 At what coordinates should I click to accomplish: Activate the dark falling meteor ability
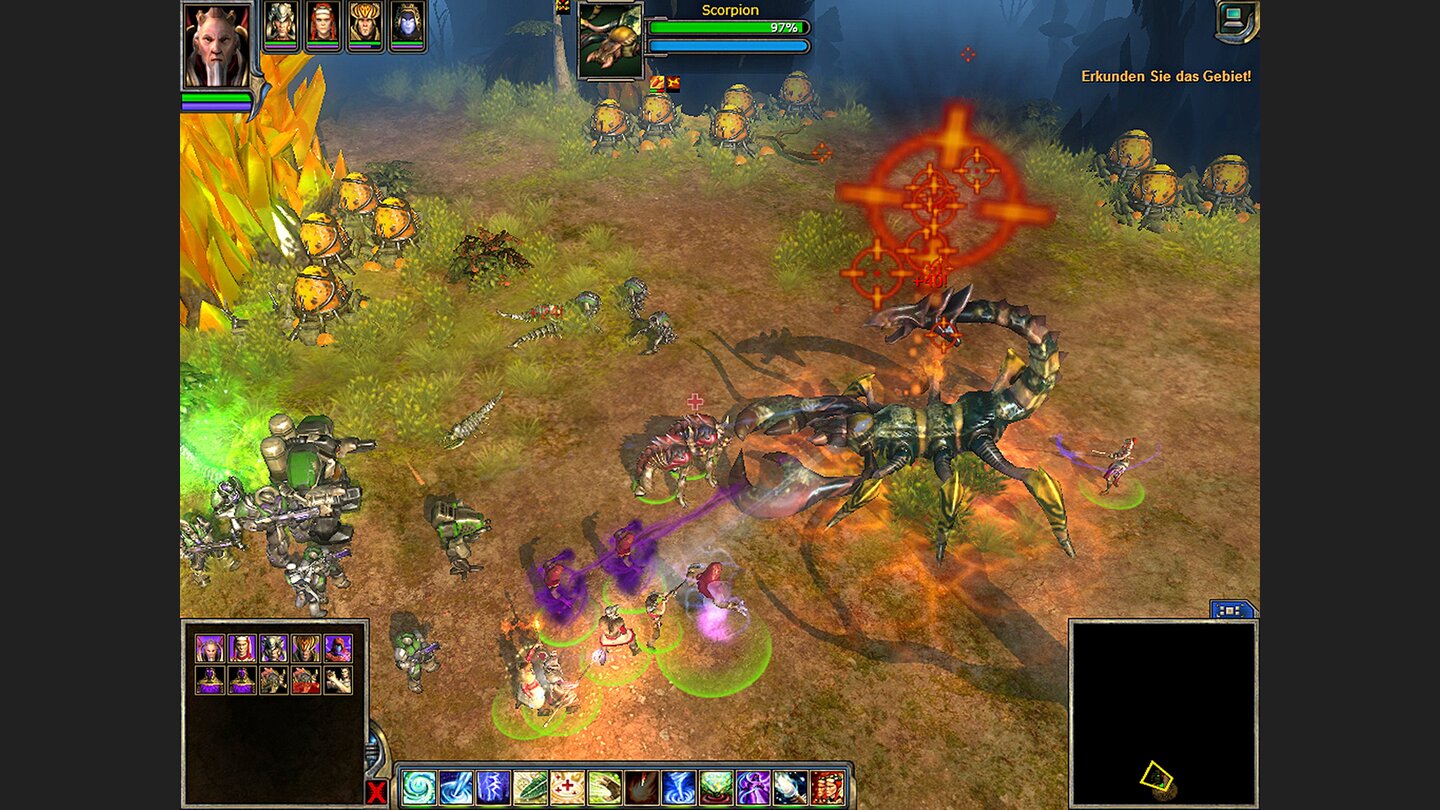(x=642, y=788)
